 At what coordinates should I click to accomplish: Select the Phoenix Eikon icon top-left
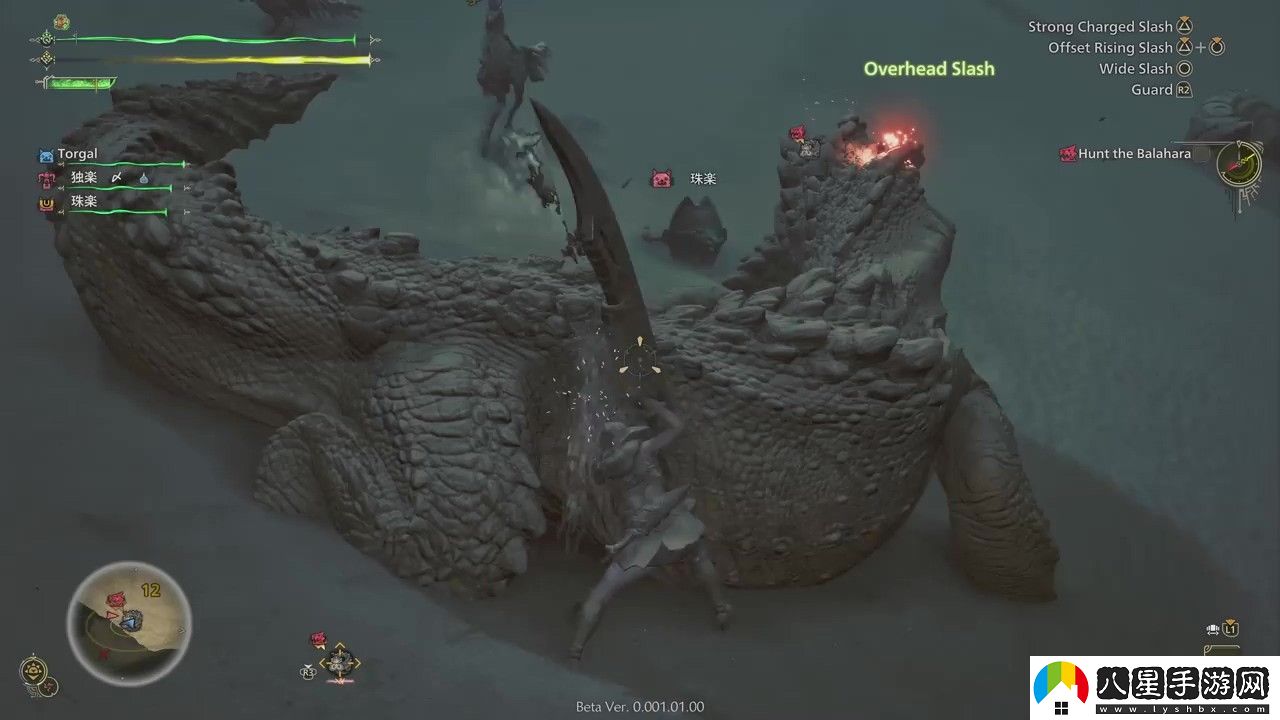click(x=61, y=21)
